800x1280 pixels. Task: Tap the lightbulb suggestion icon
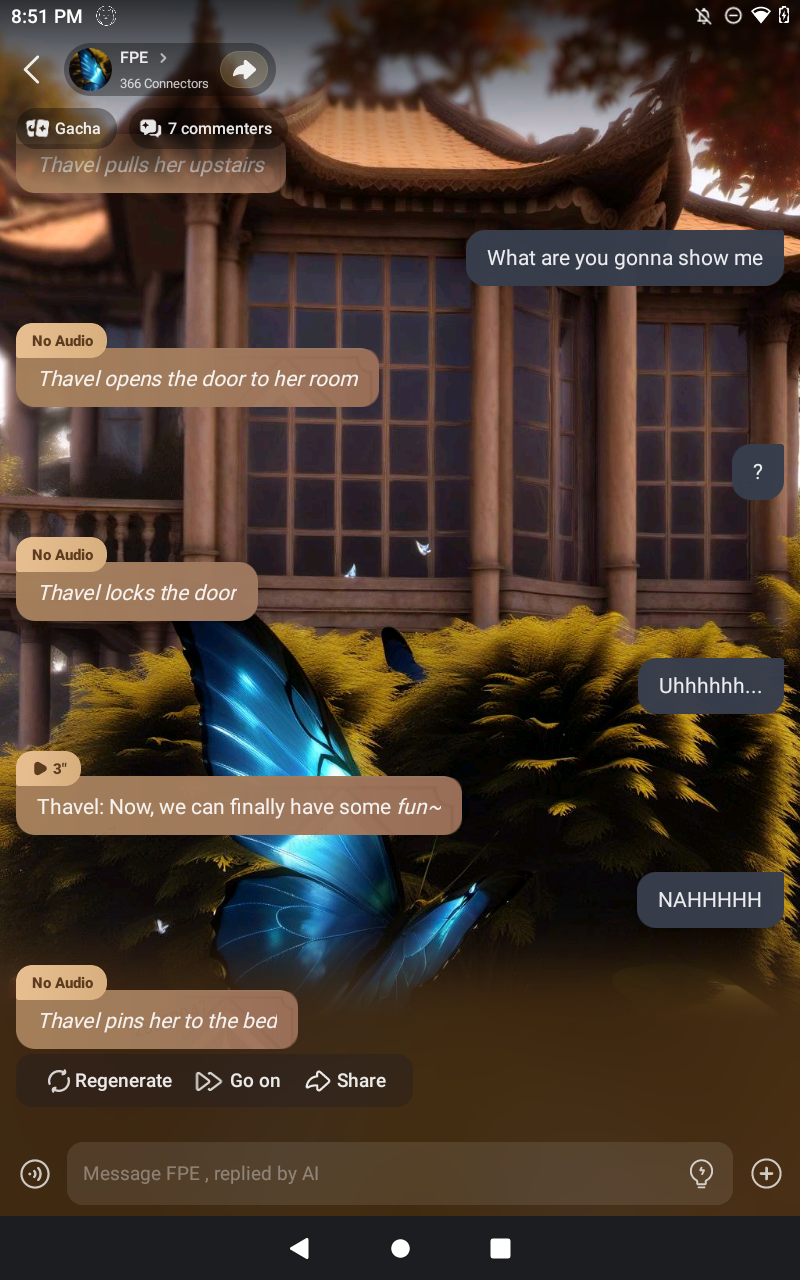702,1173
